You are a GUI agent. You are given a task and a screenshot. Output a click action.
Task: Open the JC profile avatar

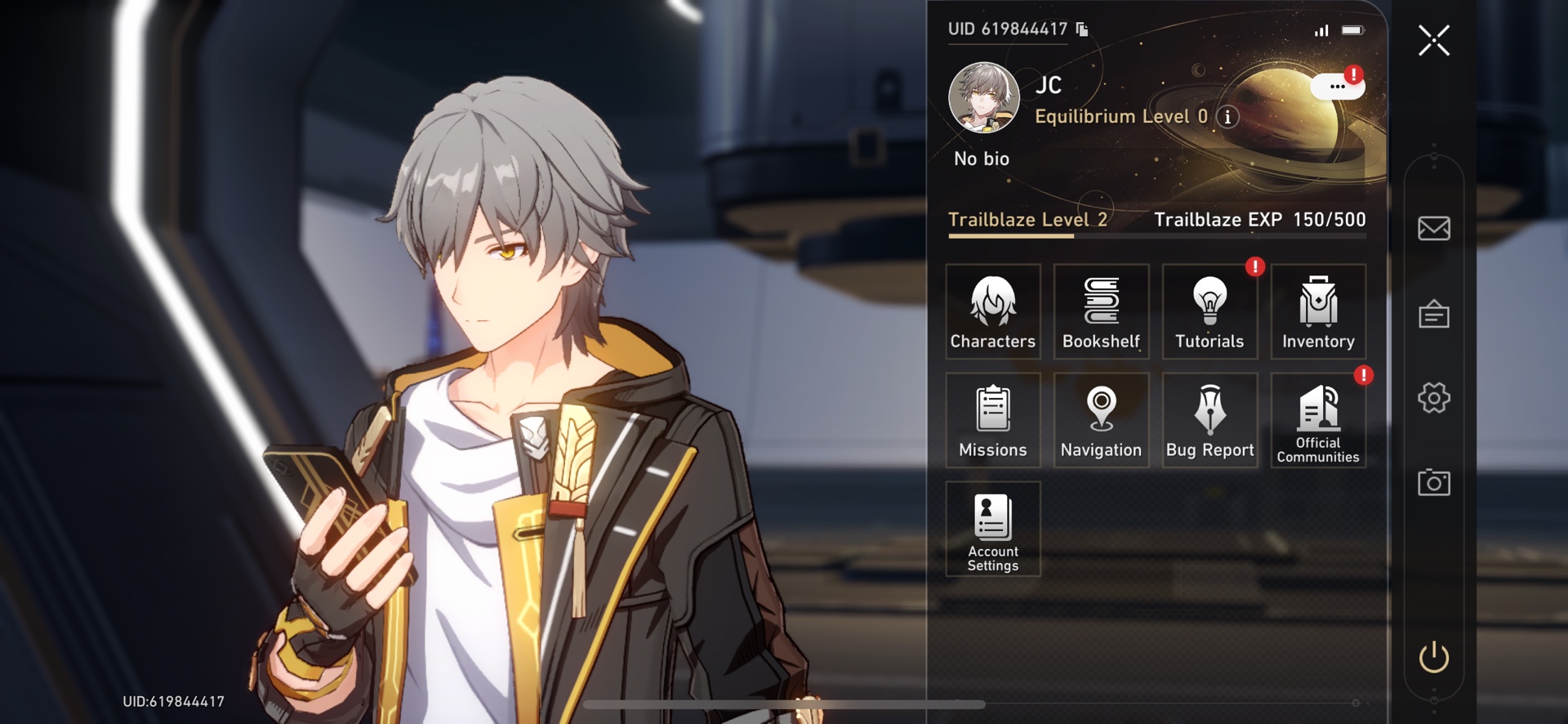tap(982, 97)
